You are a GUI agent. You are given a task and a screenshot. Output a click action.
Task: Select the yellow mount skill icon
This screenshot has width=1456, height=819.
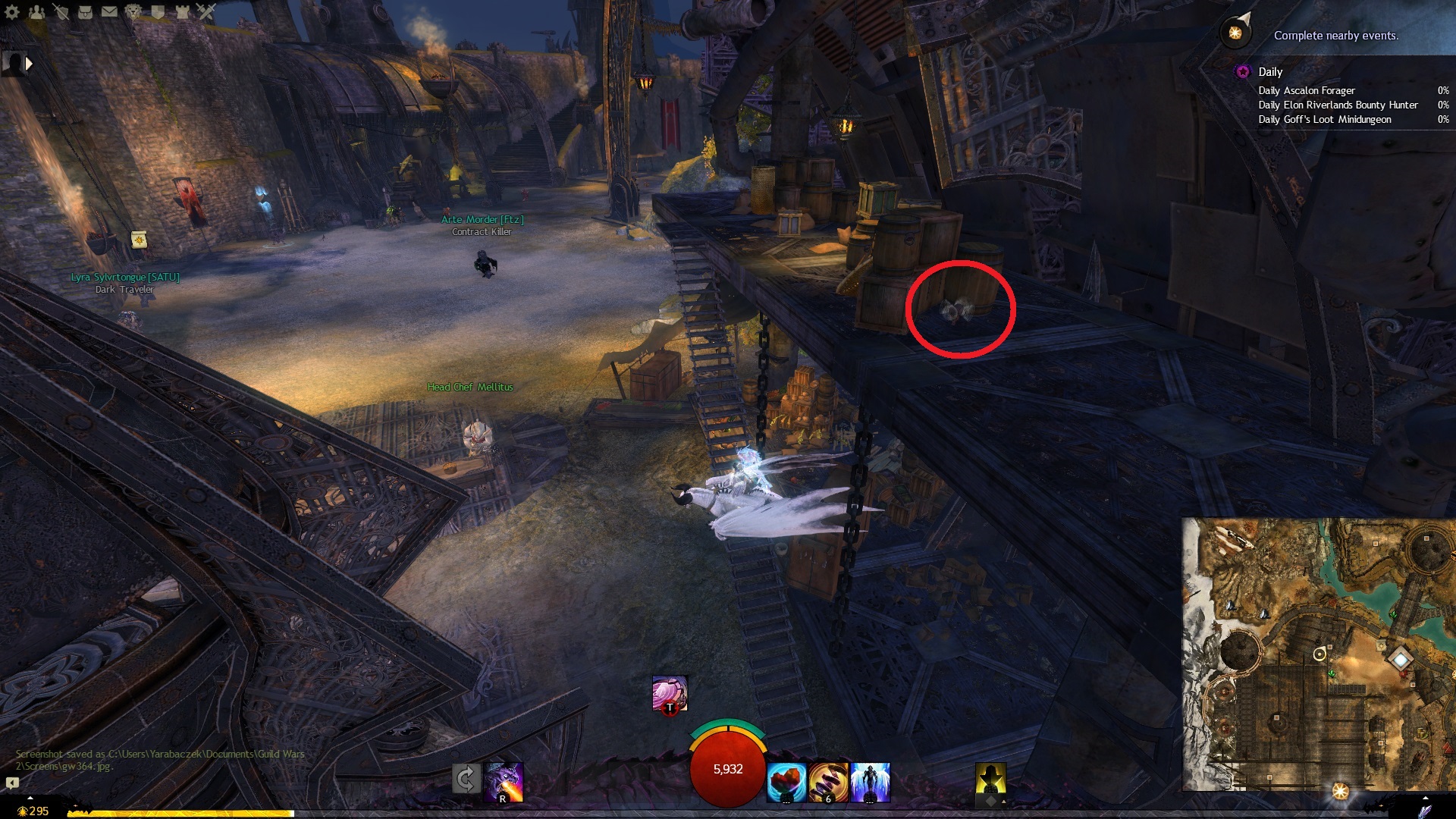pyautogui.click(x=990, y=780)
